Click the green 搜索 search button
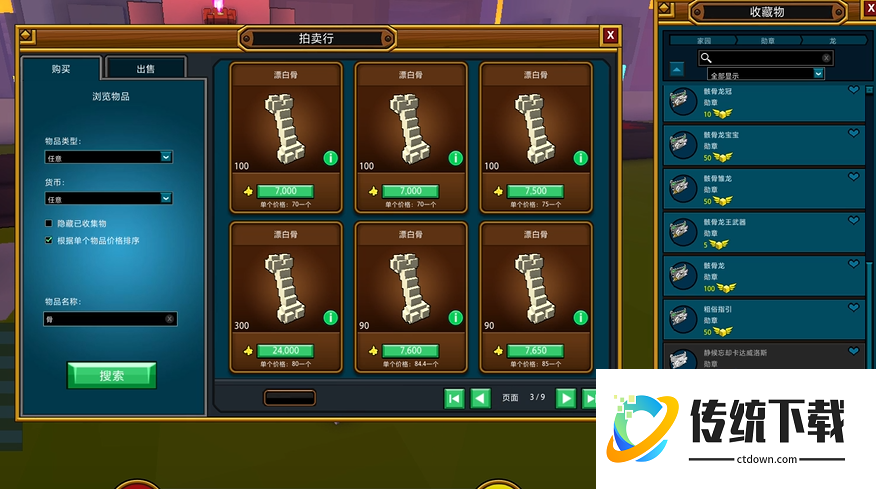This screenshot has height=489, width=876. click(x=111, y=376)
